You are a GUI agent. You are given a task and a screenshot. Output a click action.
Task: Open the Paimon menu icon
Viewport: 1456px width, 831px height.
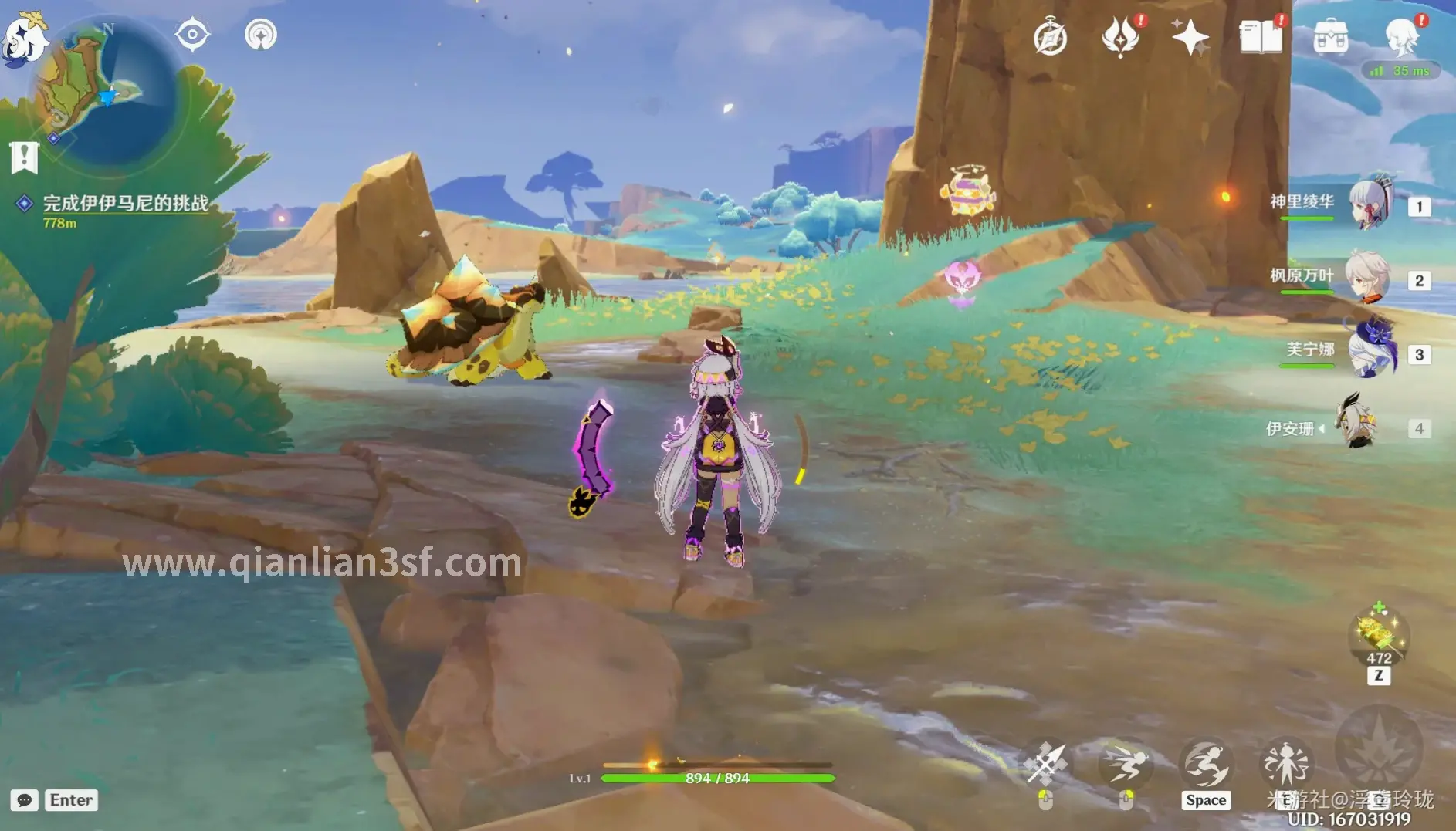pyautogui.click(x=23, y=39)
